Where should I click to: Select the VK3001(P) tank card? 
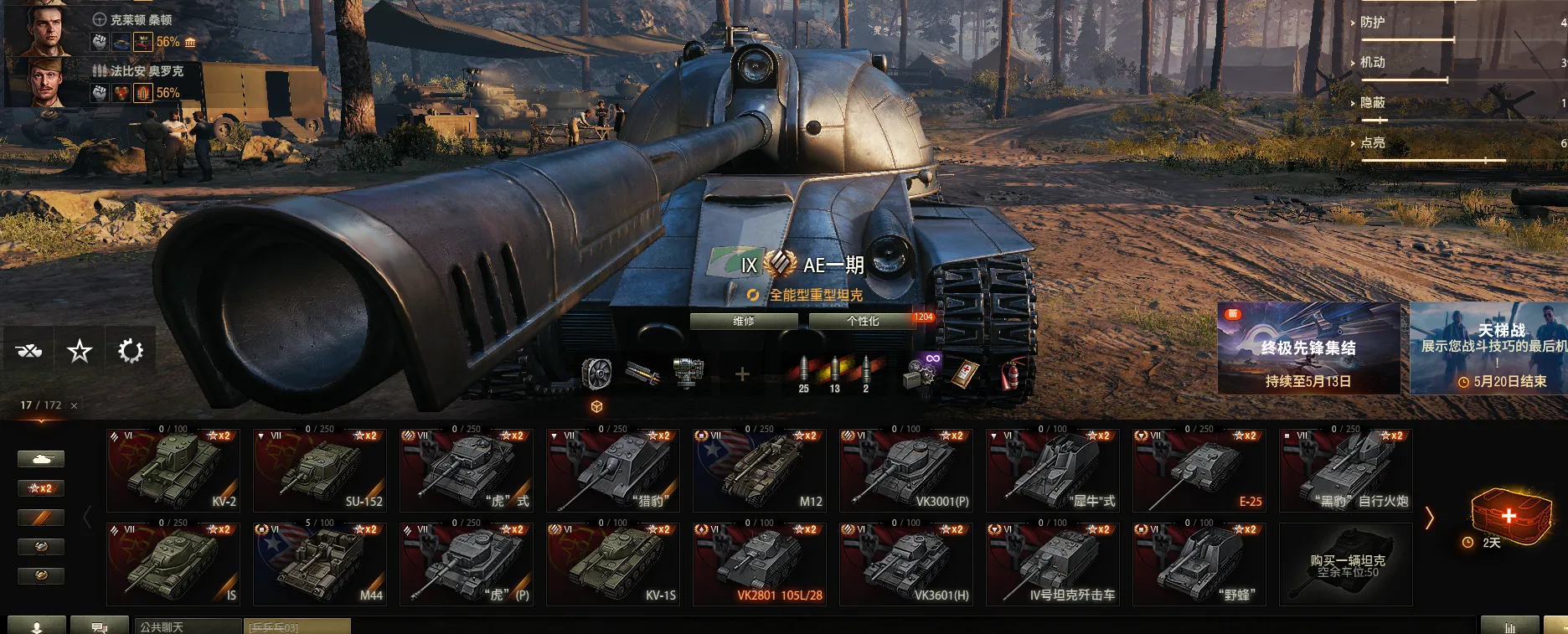coord(906,470)
